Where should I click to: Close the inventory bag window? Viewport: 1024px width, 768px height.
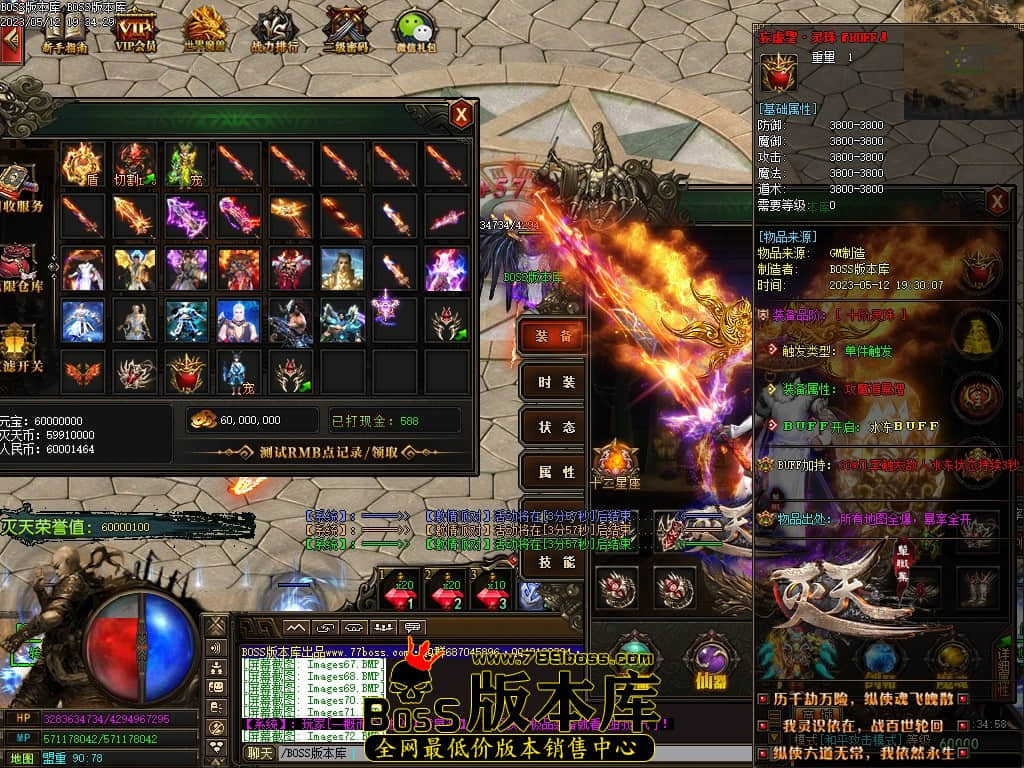(x=461, y=114)
